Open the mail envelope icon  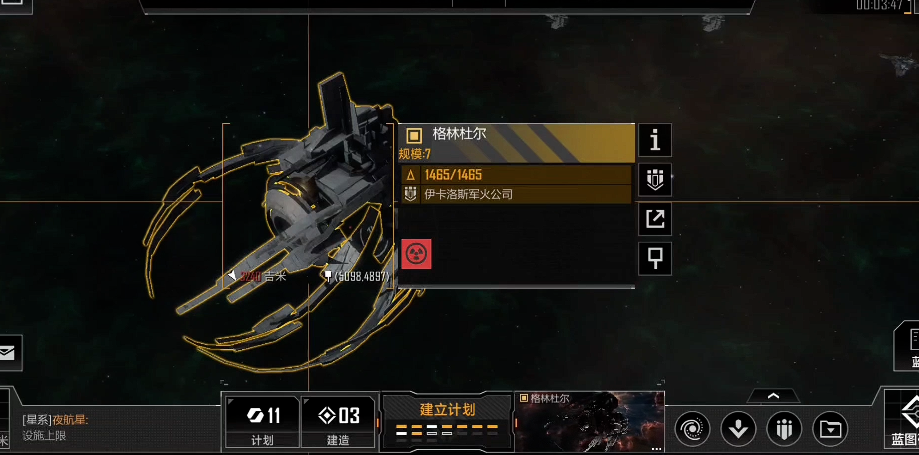click(x=9, y=352)
